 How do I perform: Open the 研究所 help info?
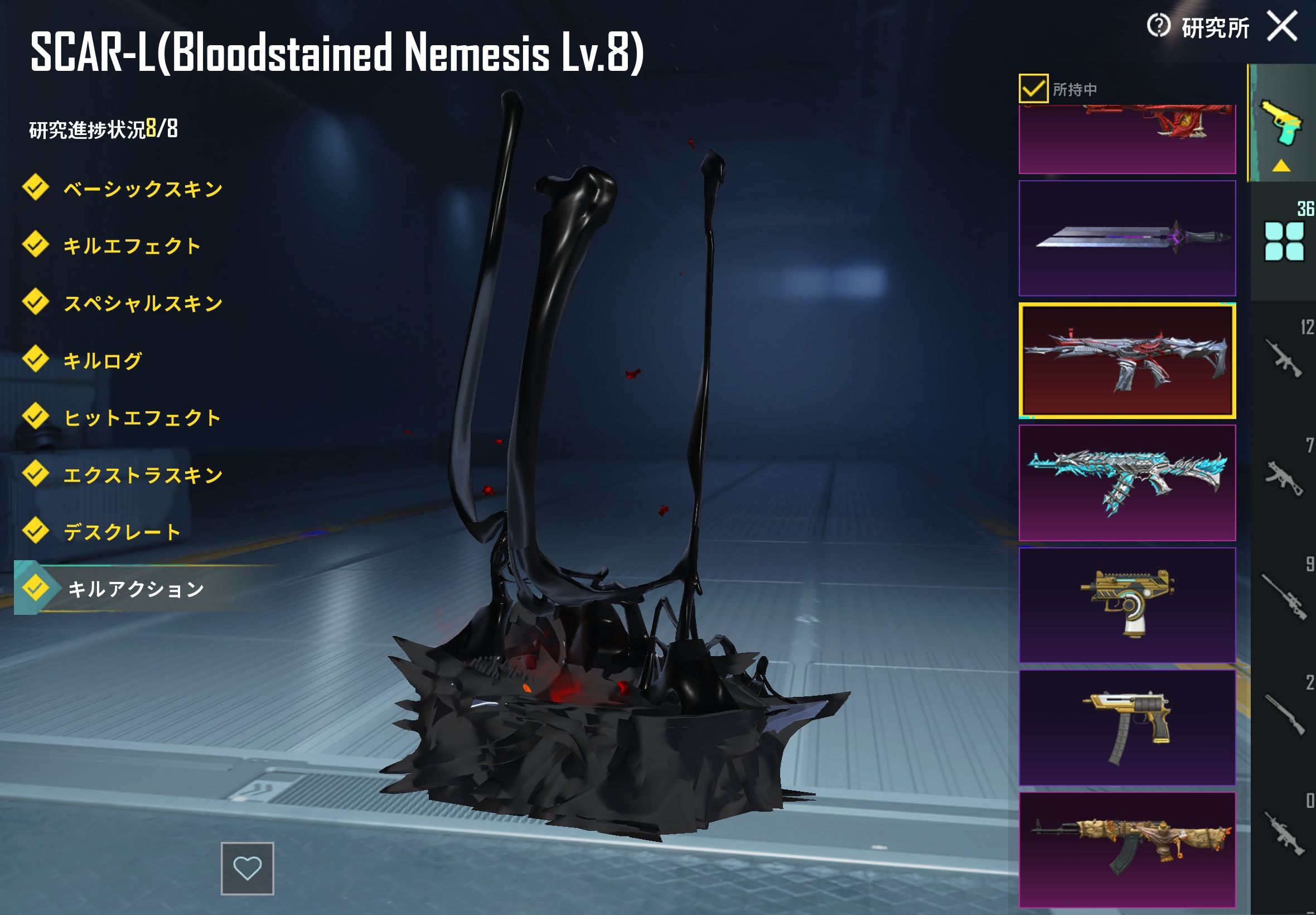pos(1158,26)
